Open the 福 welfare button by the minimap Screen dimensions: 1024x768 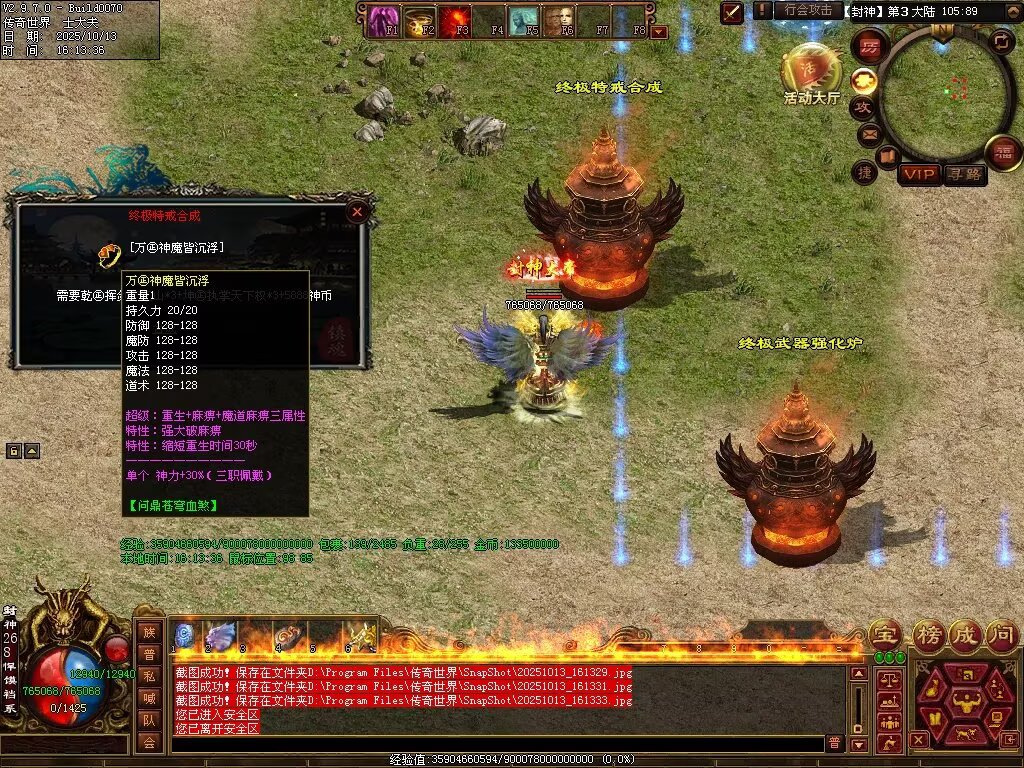[x=1003, y=153]
